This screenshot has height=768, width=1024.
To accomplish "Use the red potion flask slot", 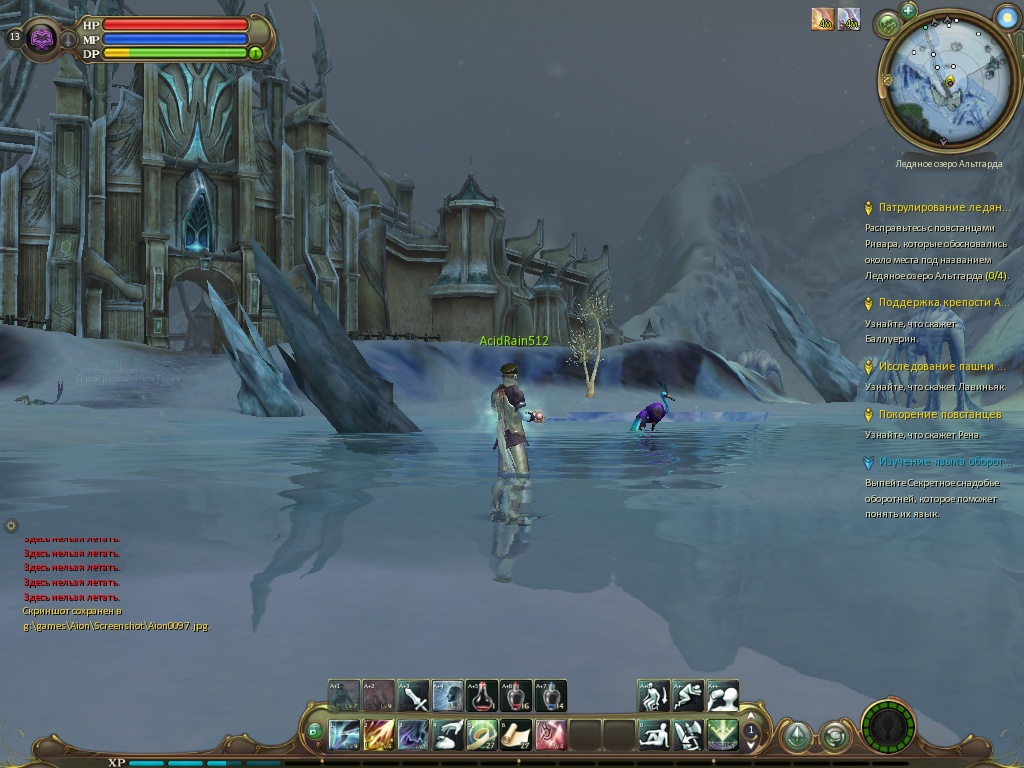I will pos(482,696).
